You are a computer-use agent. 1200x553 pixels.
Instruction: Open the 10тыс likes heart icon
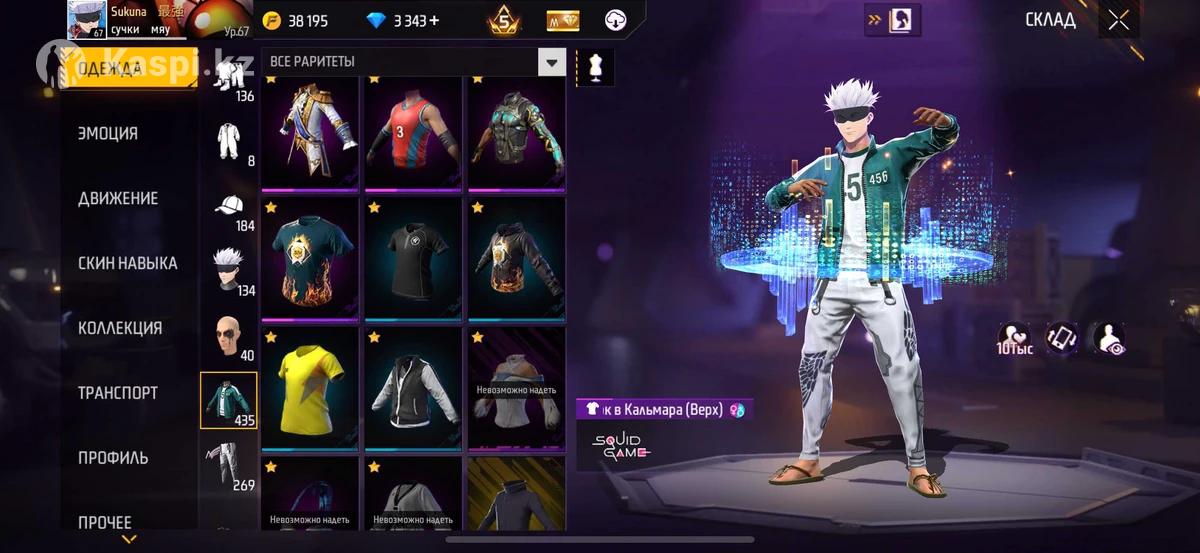[x=1013, y=339]
